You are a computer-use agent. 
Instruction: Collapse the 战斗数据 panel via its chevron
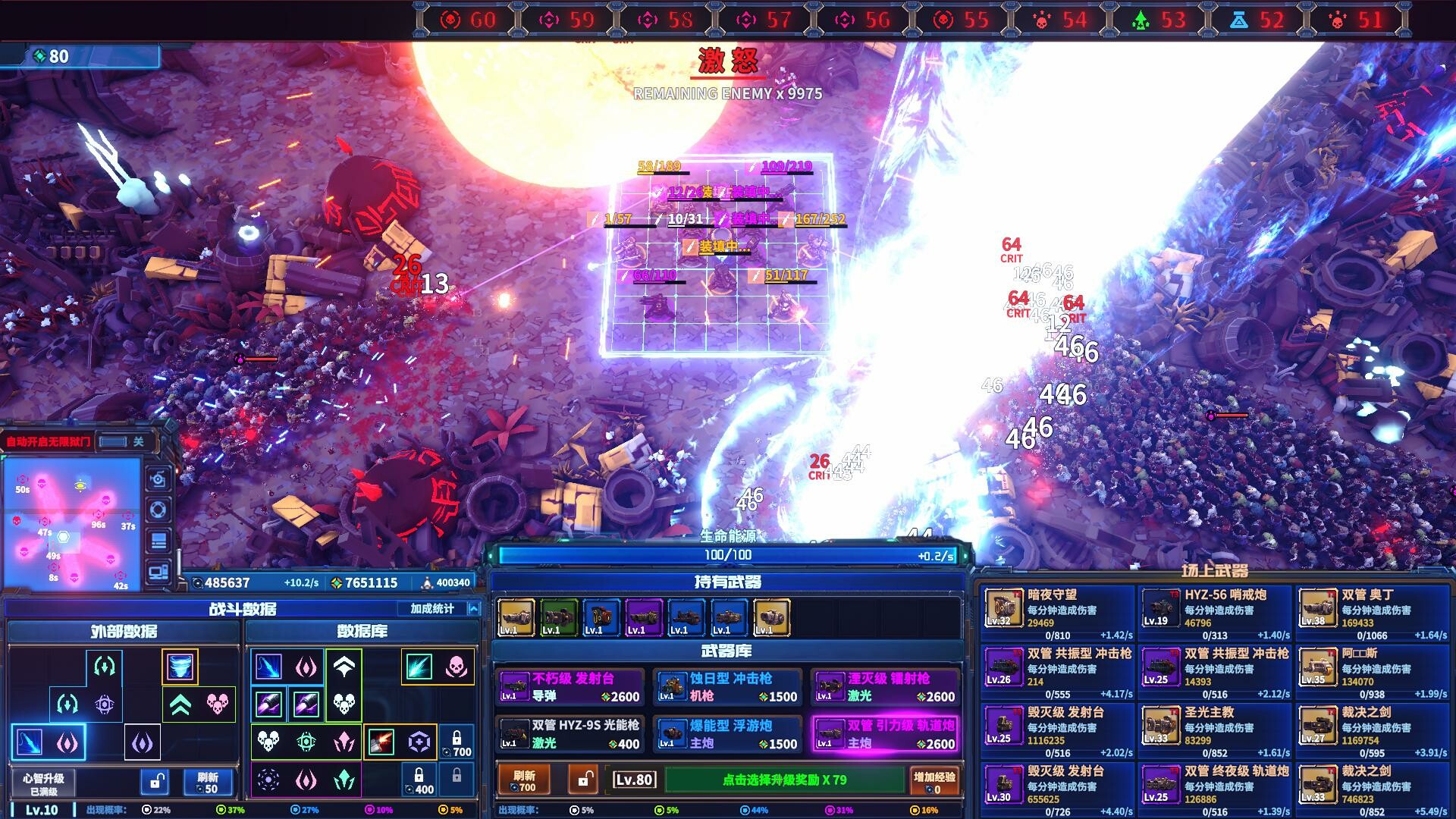click(474, 608)
